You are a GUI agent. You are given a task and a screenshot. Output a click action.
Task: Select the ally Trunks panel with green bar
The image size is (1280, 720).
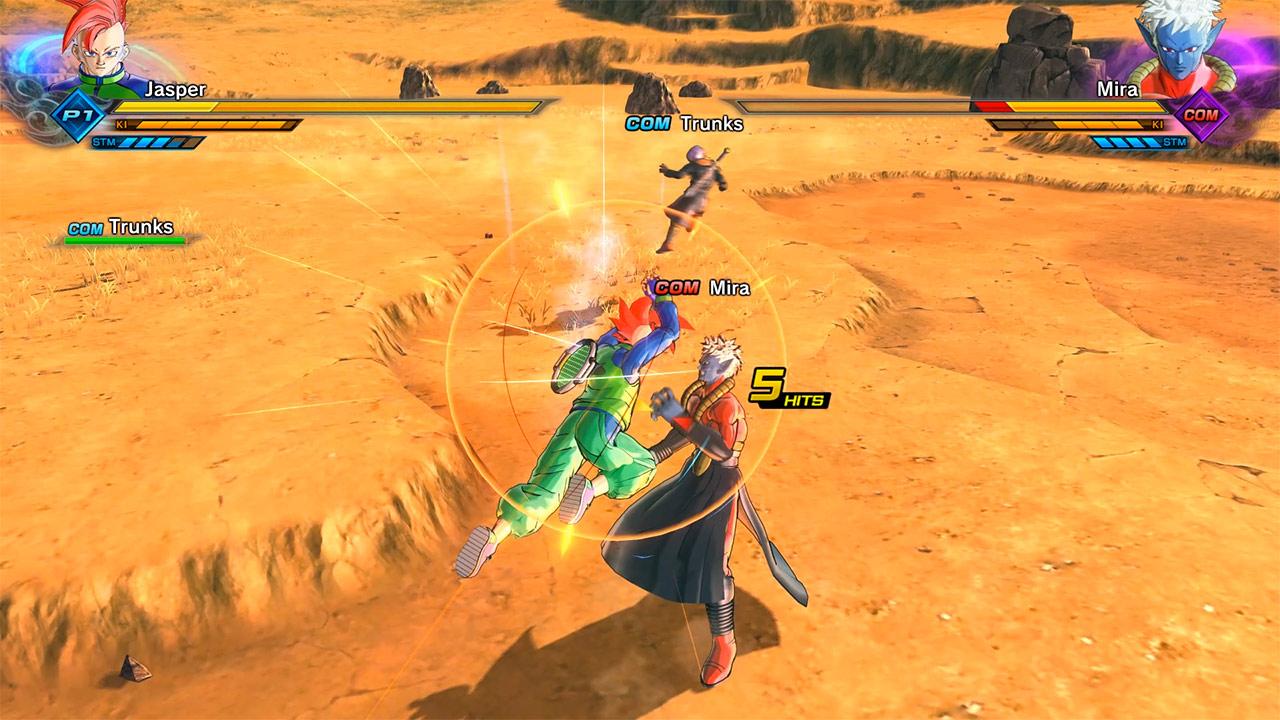coord(125,231)
